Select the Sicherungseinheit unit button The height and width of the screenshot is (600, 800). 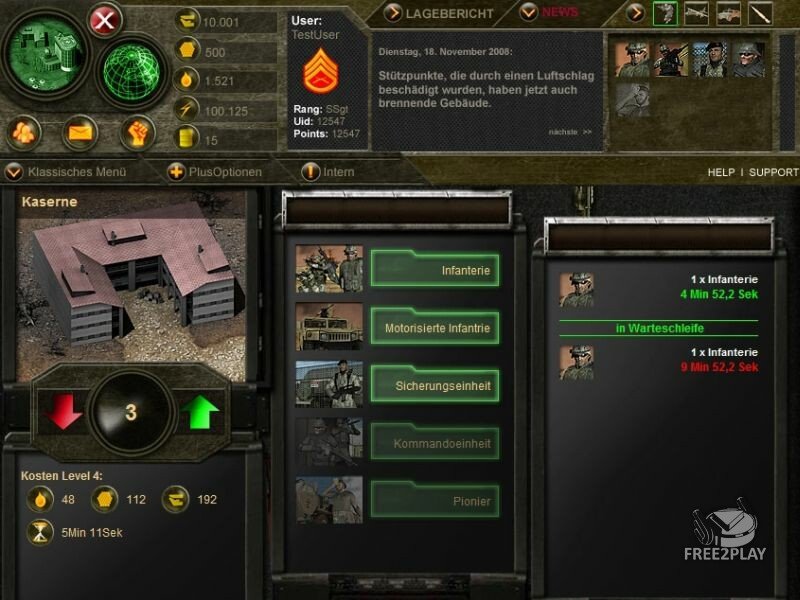[x=435, y=385]
